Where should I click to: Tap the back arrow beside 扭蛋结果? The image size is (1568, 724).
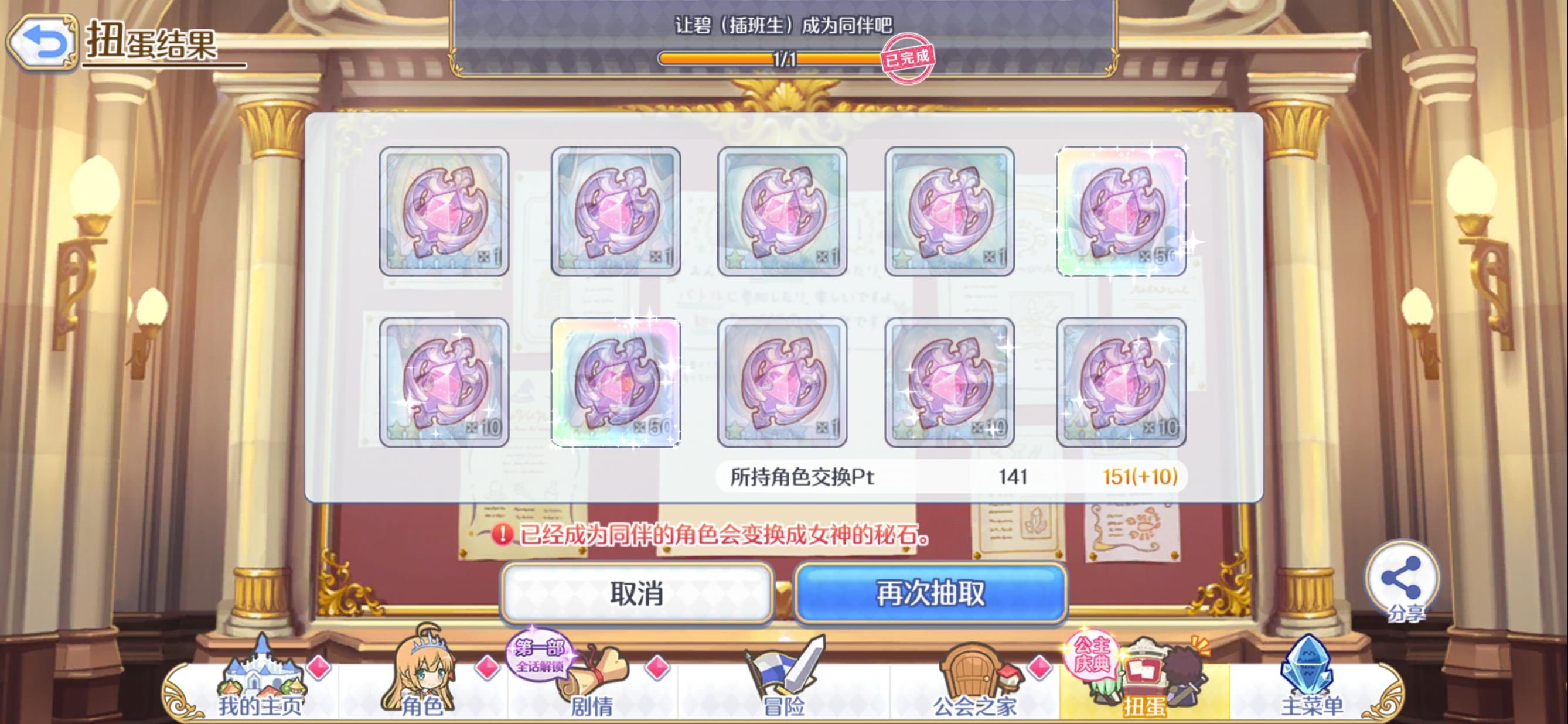tap(42, 42)
